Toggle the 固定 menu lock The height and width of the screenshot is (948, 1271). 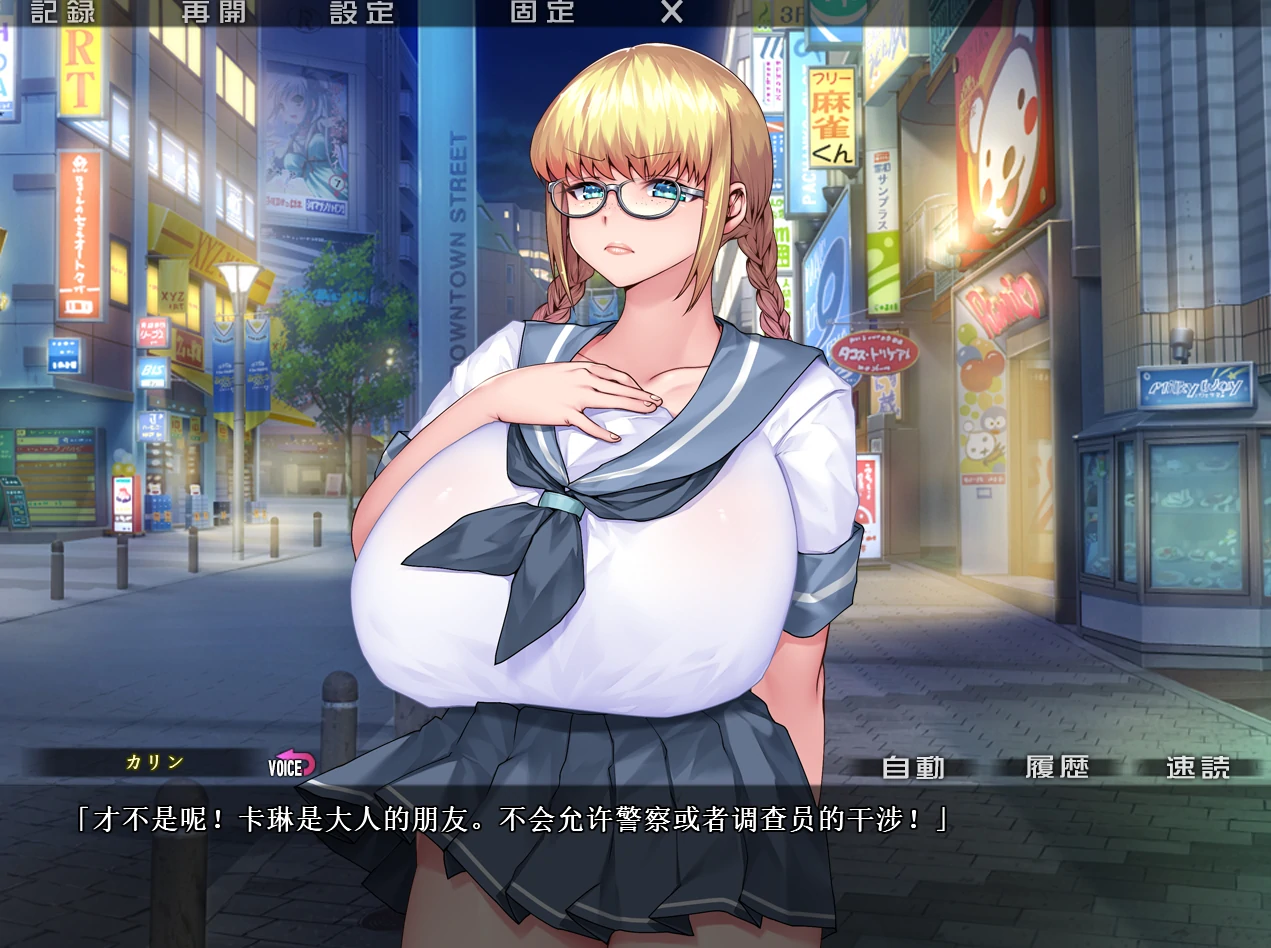point(542,12)
